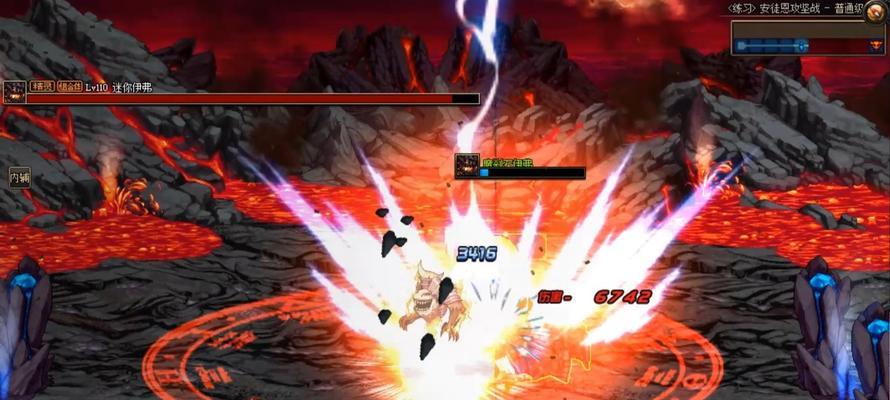This screenshot has height=400, width=890.
Task: Toggle the 内辅 button
Action: click(x=20, y=177)
